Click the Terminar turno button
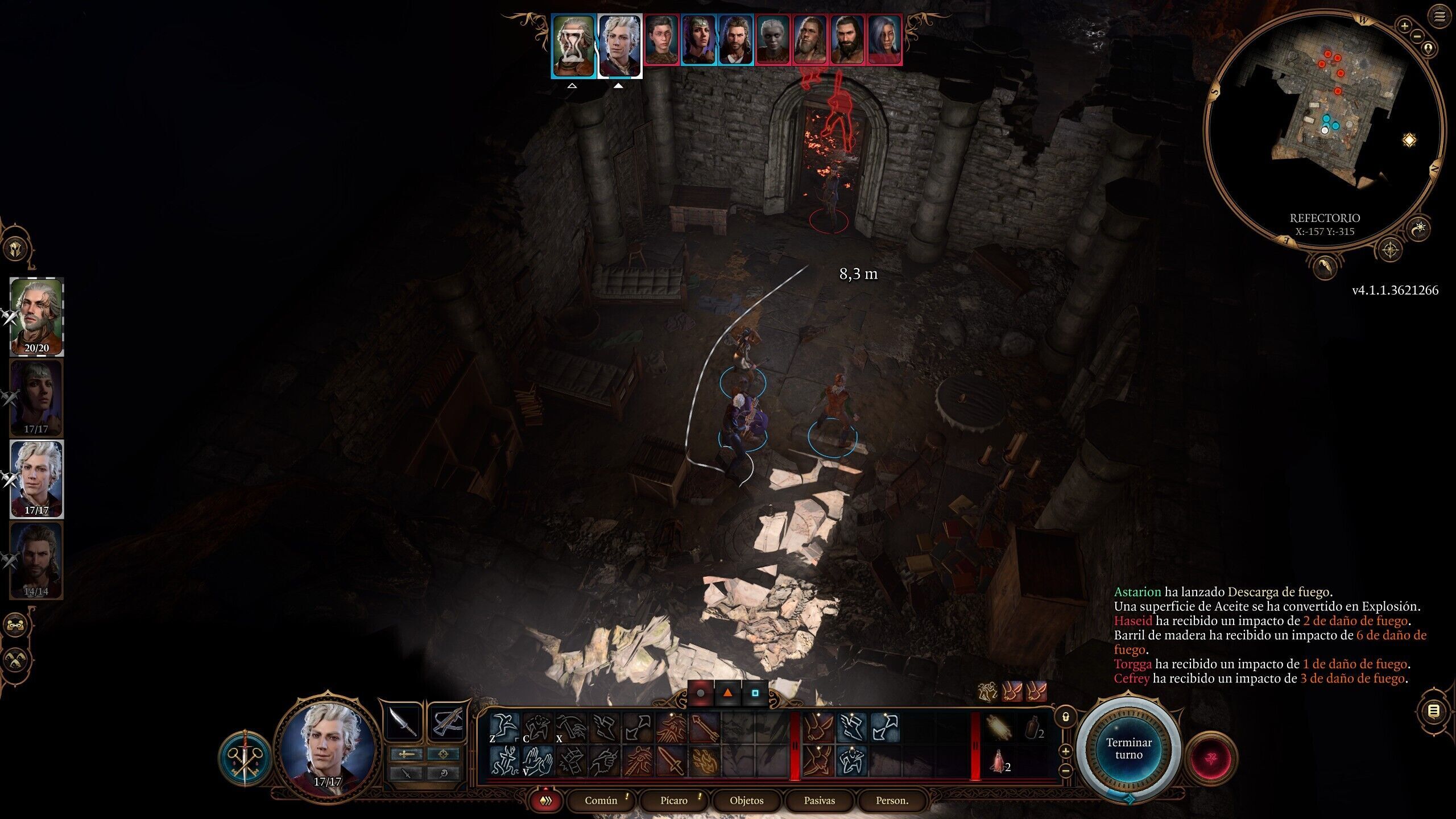Screen dimensions: 1456x819 1128,748
